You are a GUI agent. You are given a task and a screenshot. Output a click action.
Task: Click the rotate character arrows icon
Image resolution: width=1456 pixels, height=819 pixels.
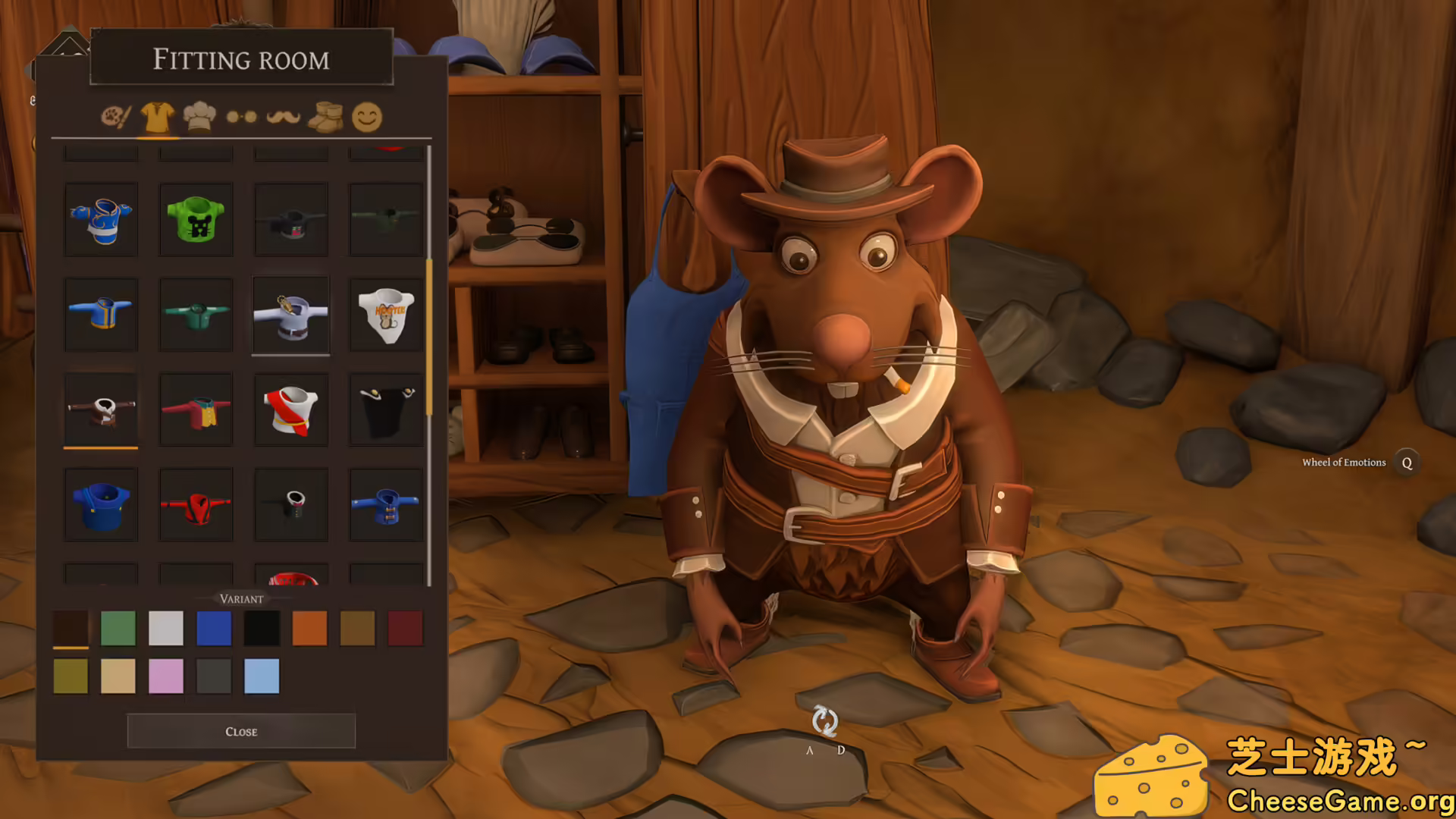click(824, 721)
